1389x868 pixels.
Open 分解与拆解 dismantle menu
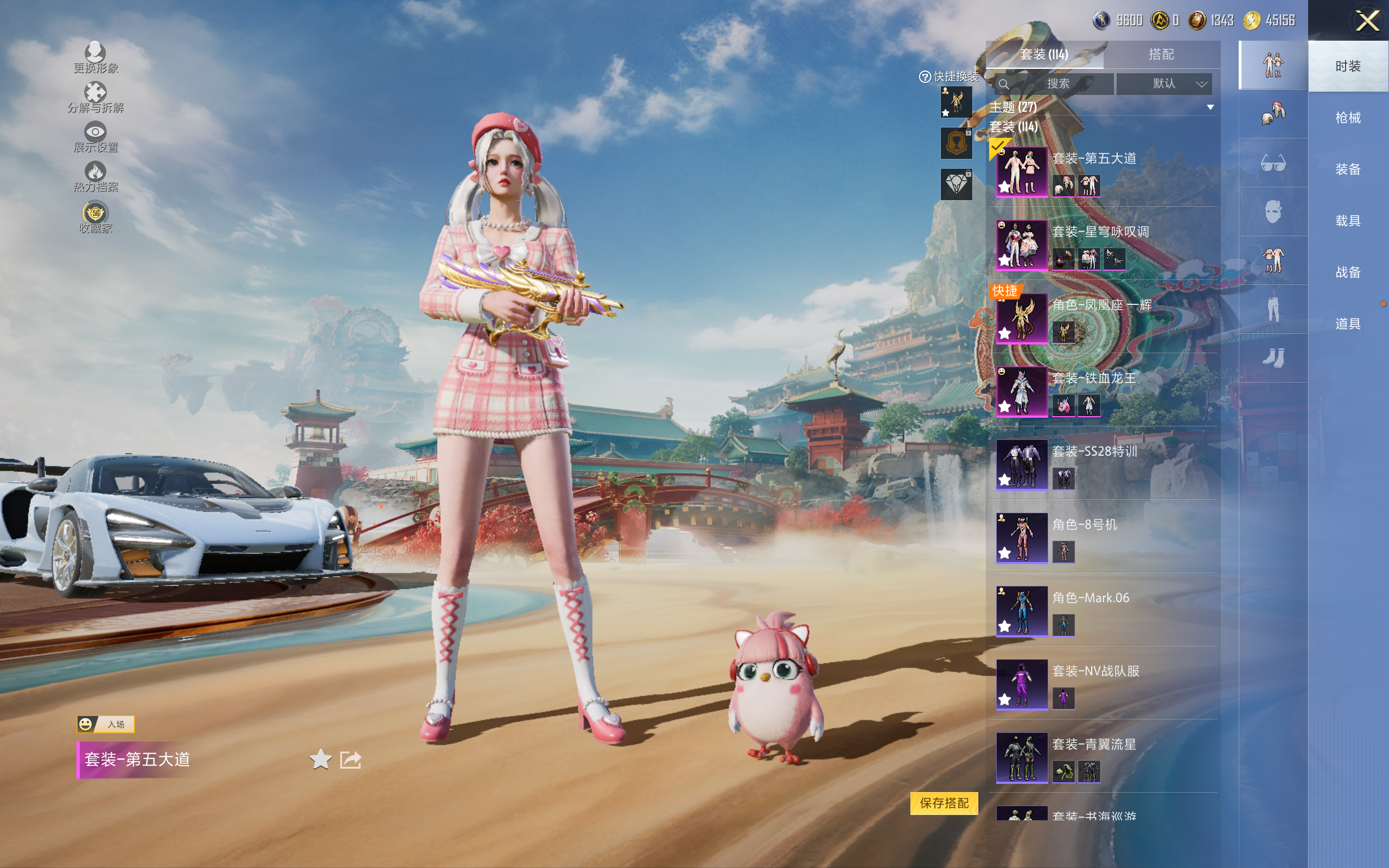point(95,97)
